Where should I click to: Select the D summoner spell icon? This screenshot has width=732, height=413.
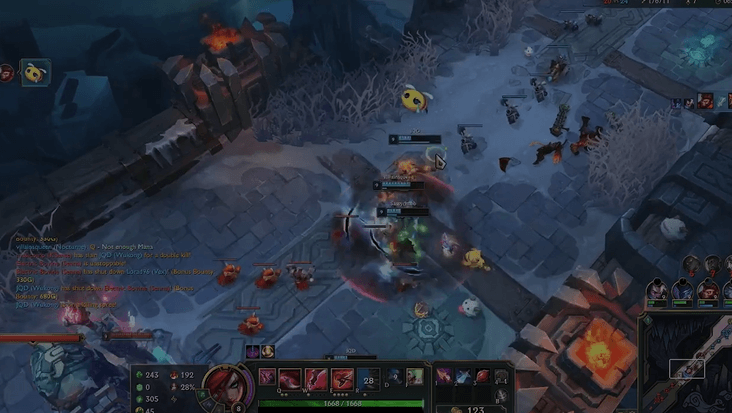[395, 376]
